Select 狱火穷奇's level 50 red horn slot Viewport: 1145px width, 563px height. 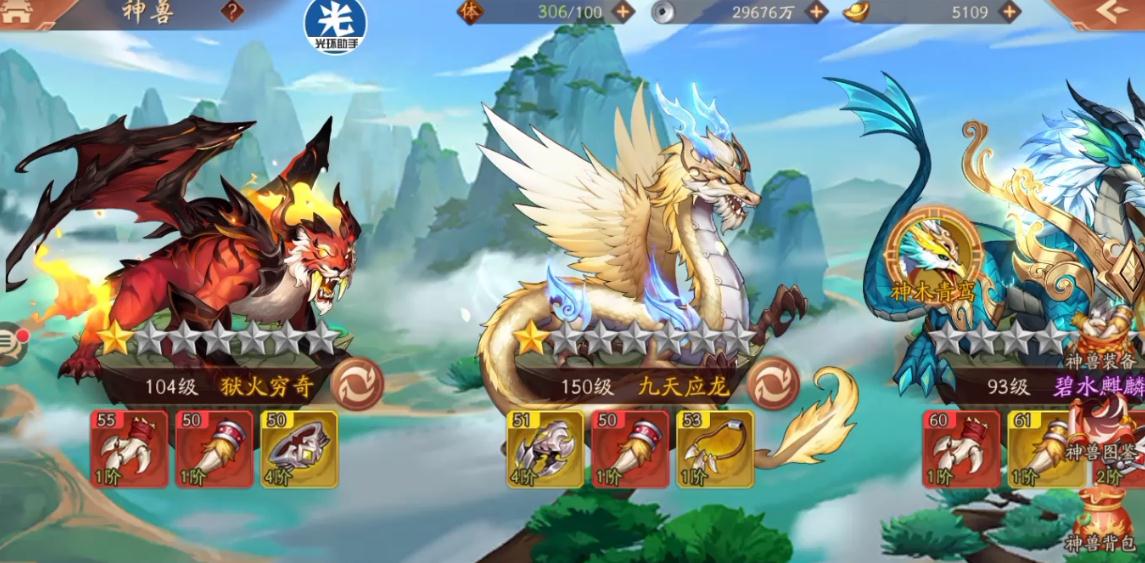coord(214,449)
